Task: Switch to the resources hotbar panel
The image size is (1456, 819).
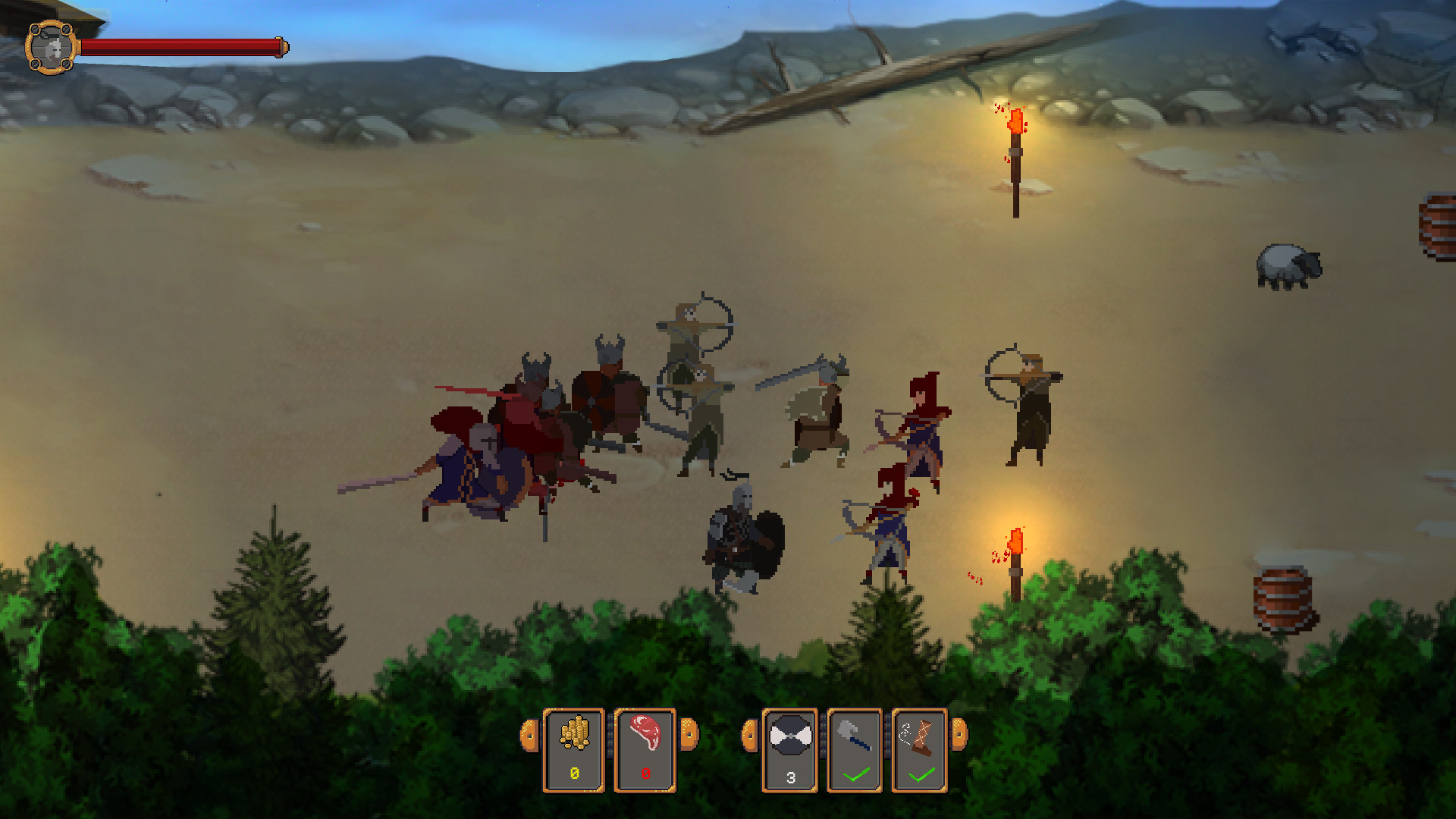Action: 610,751
